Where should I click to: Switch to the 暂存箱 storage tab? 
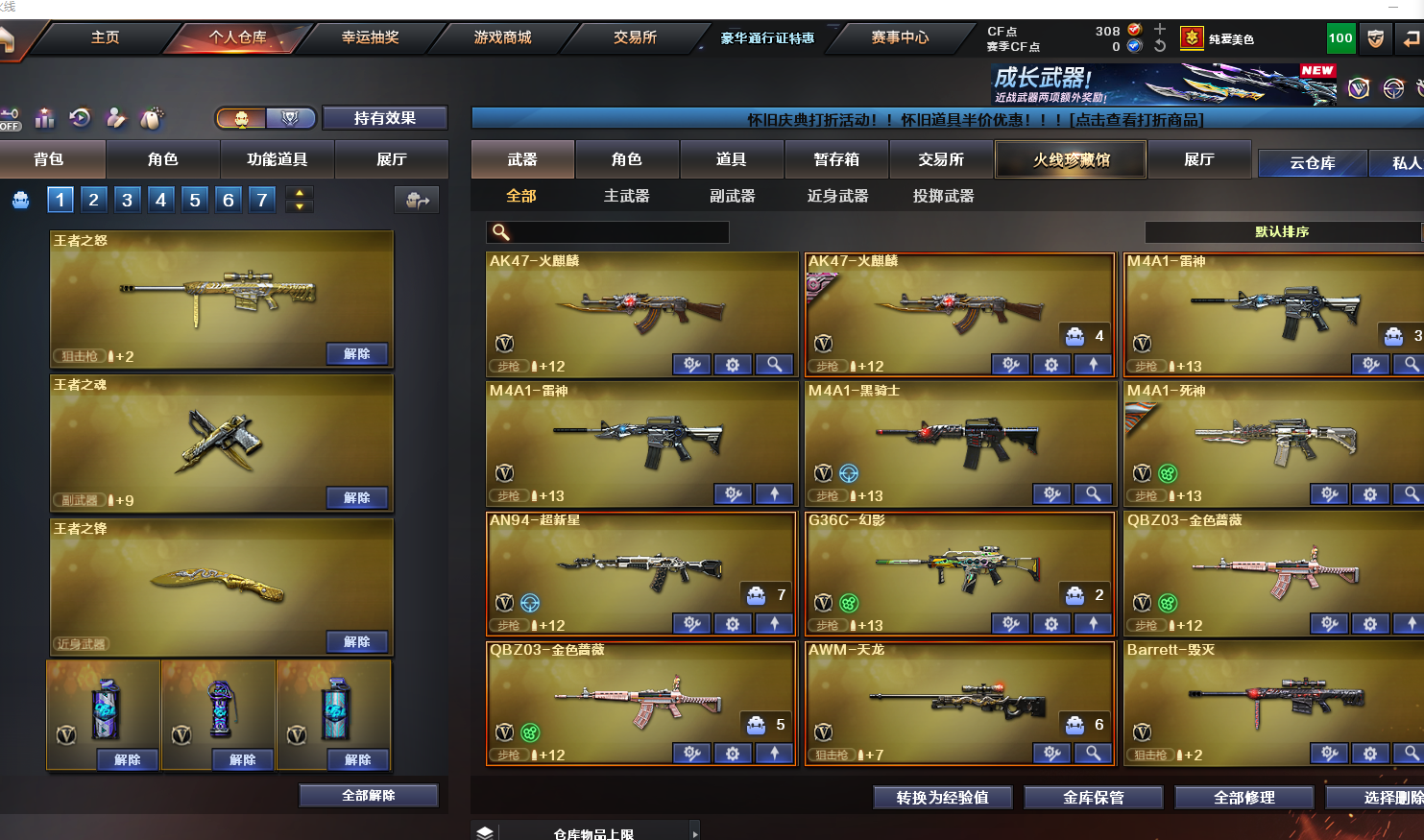tap(836, 159)
